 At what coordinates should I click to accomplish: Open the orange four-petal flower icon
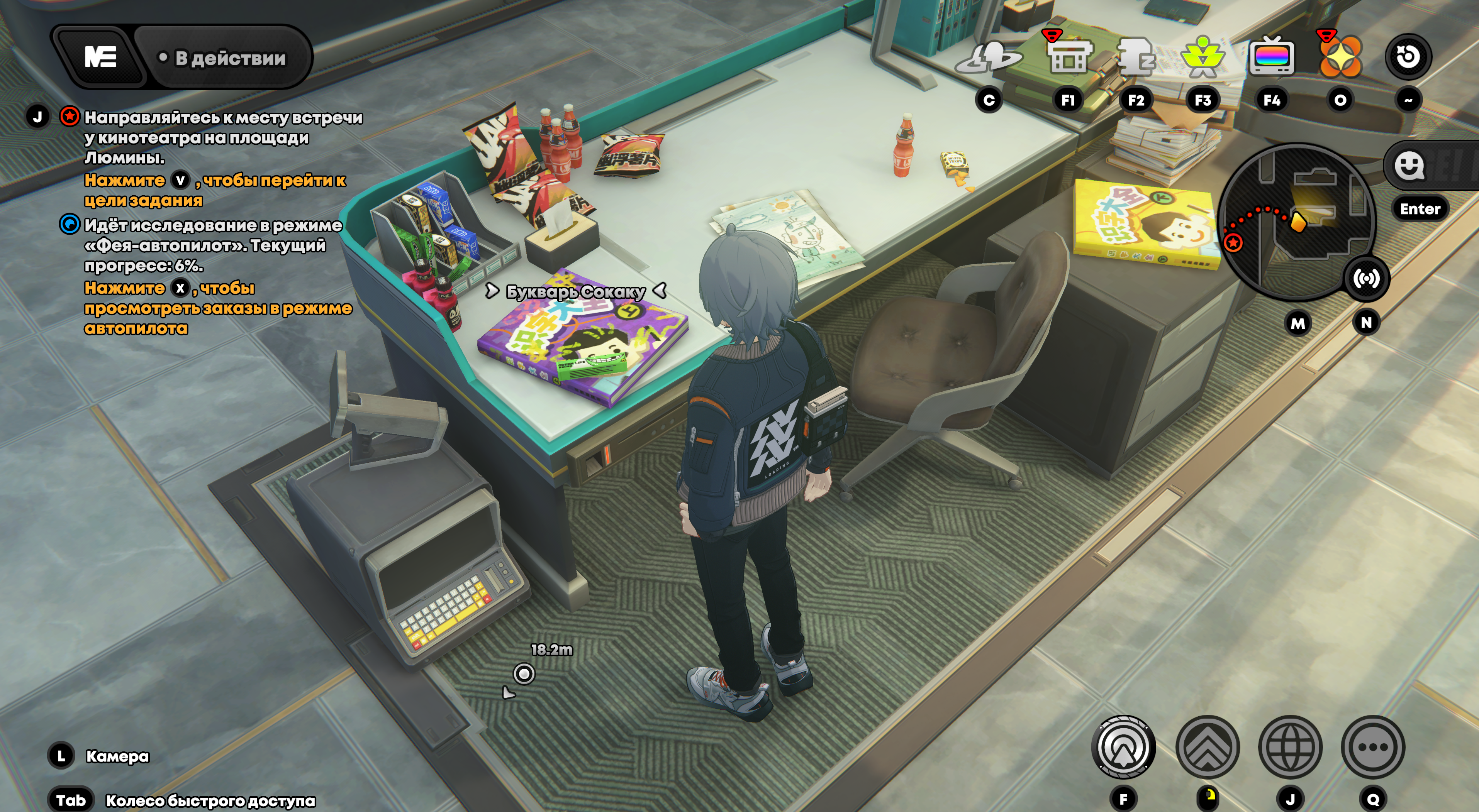click(x=1340, y=57)
